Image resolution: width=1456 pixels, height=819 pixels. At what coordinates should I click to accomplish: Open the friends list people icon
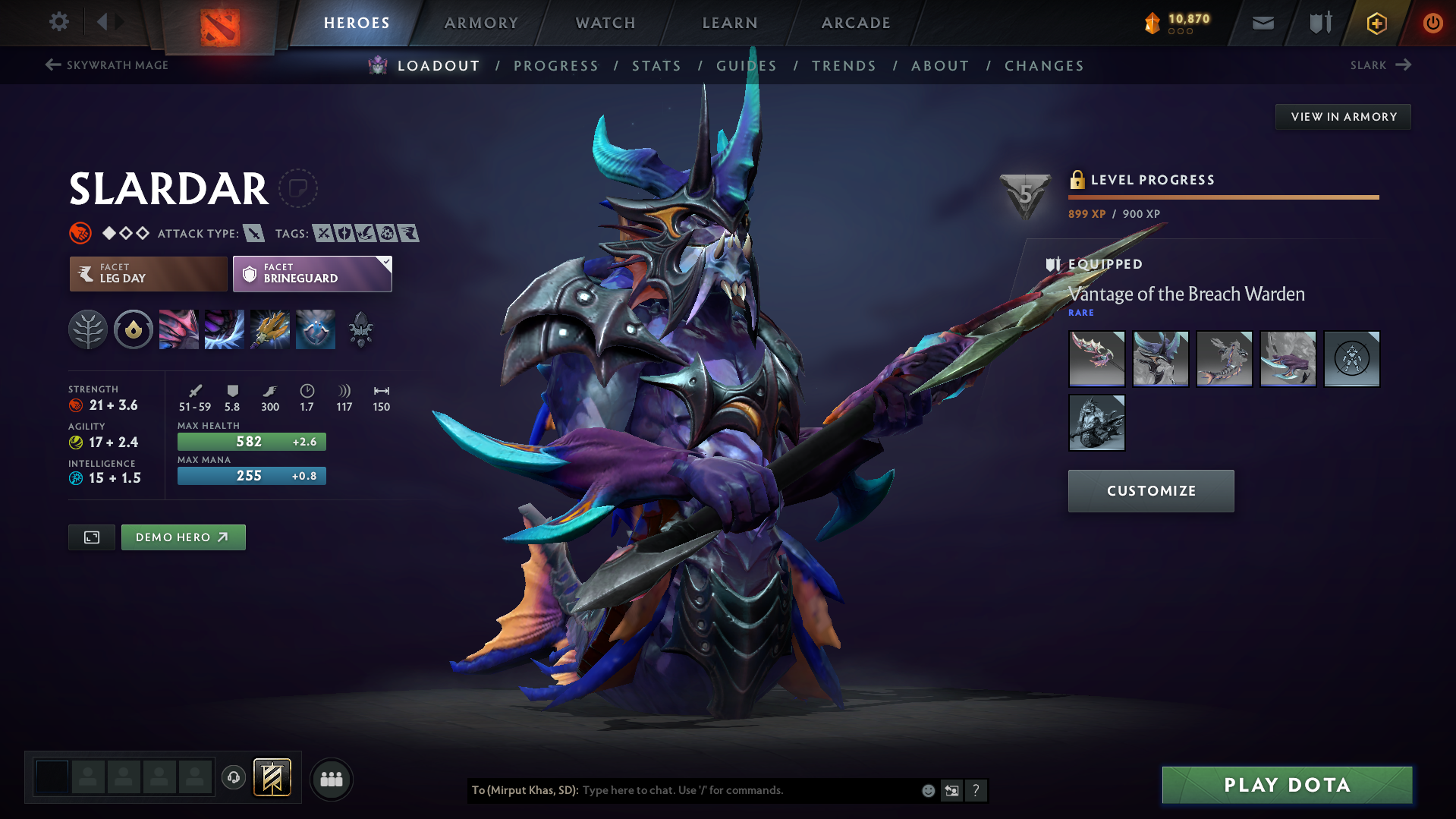tap(332, 779)
